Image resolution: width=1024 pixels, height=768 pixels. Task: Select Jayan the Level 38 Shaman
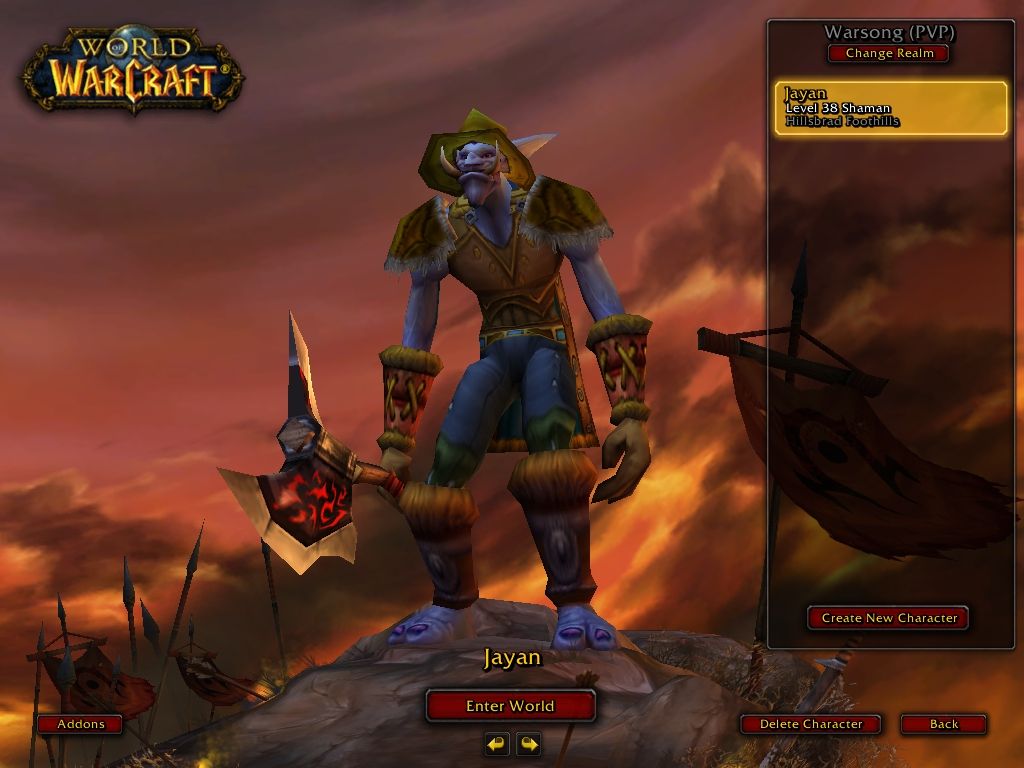tap(890, 108)
